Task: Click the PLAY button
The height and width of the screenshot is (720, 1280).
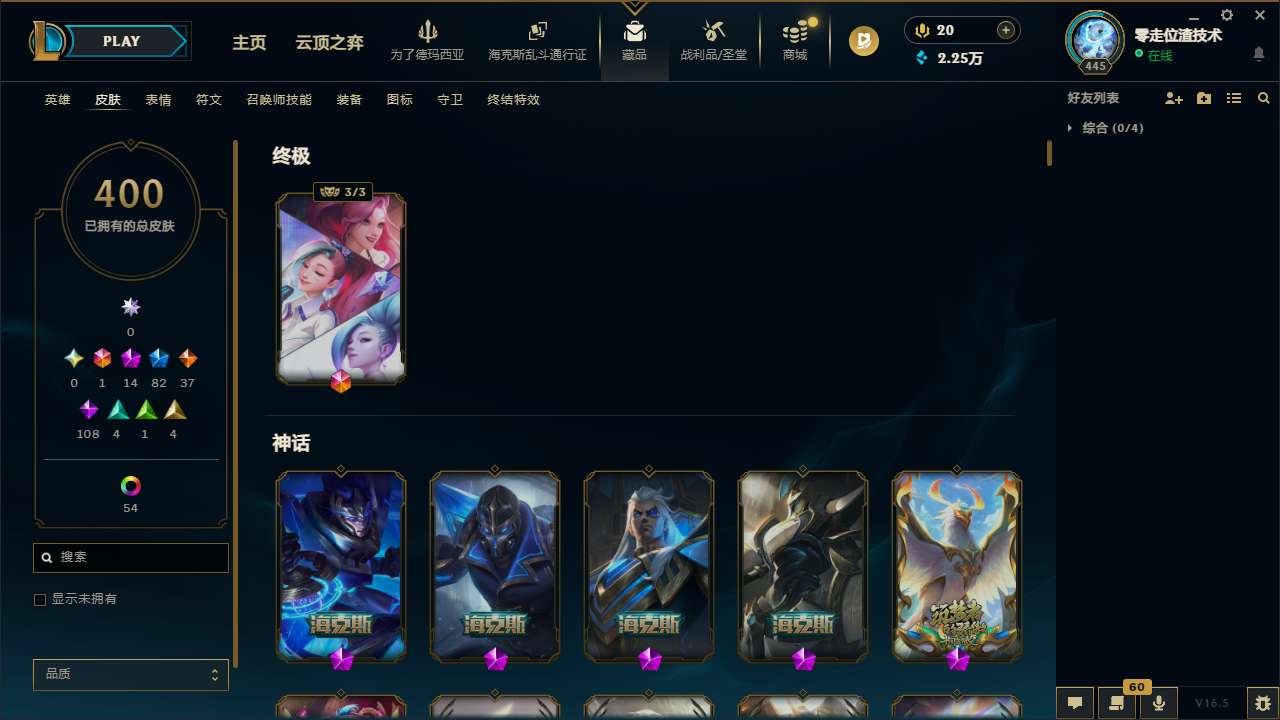Action: [x=121, y=41]
